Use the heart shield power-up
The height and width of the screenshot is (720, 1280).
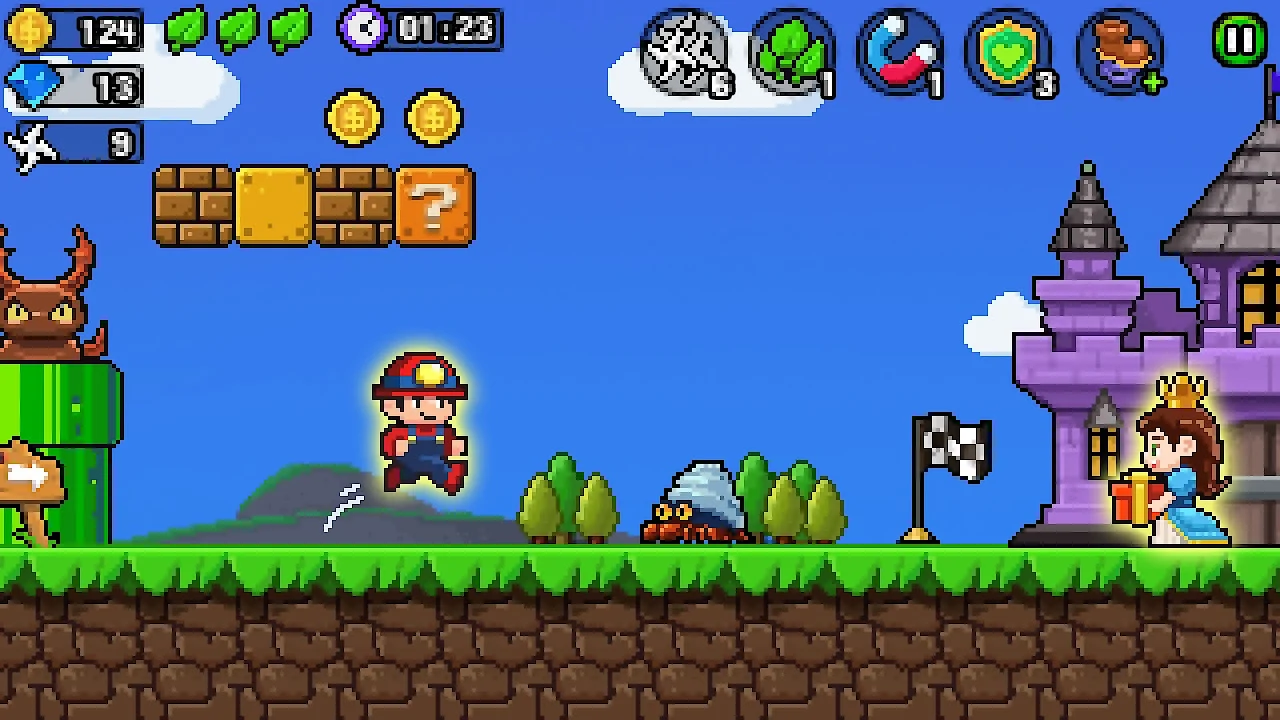pyautogui.click(x=1008, y=54)
